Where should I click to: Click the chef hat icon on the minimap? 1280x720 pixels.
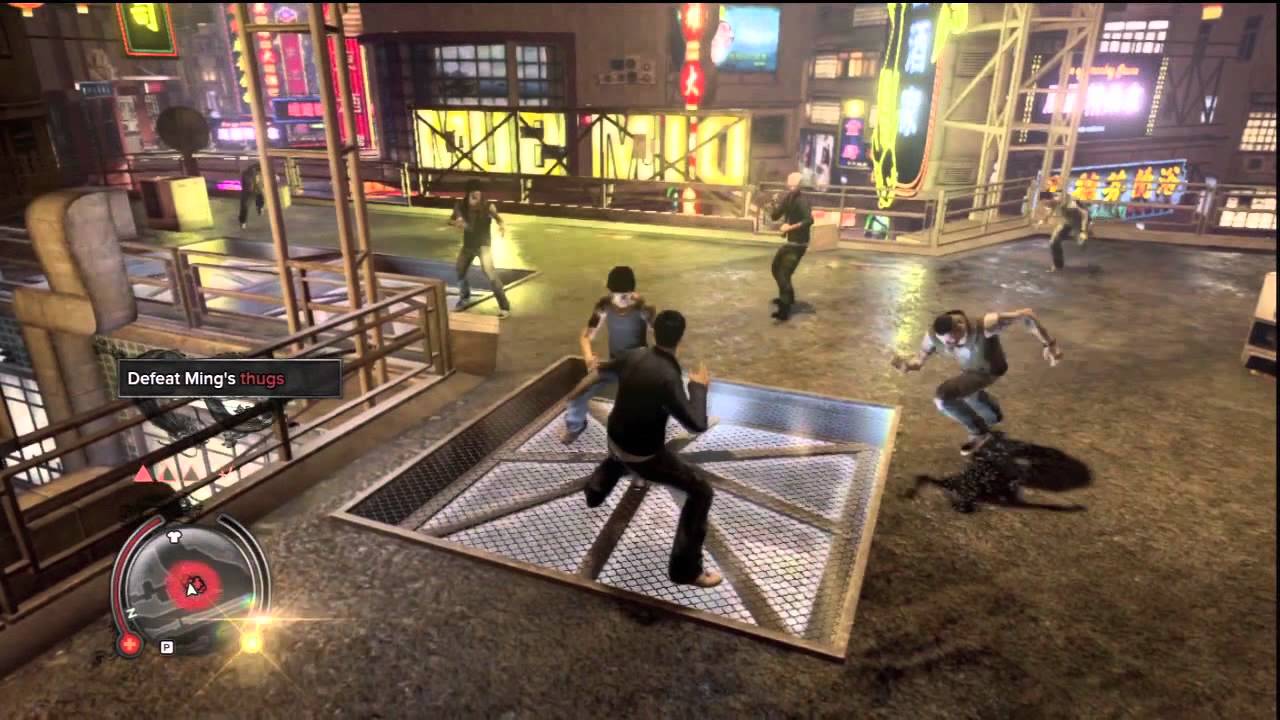point(174,536)
